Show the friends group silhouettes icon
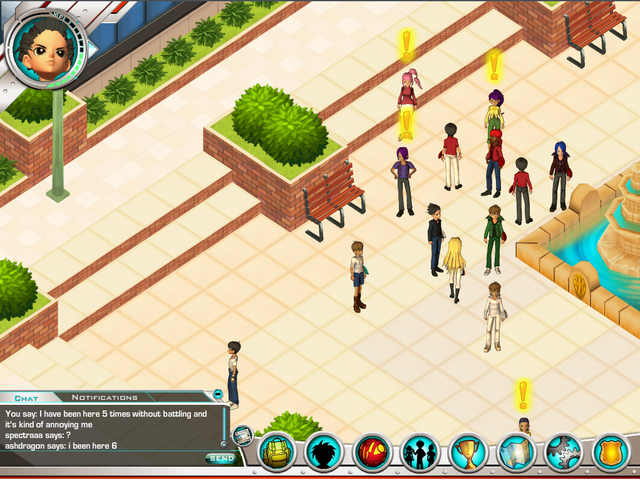Viewport: 640px width, 480px height. coord(421,453)
